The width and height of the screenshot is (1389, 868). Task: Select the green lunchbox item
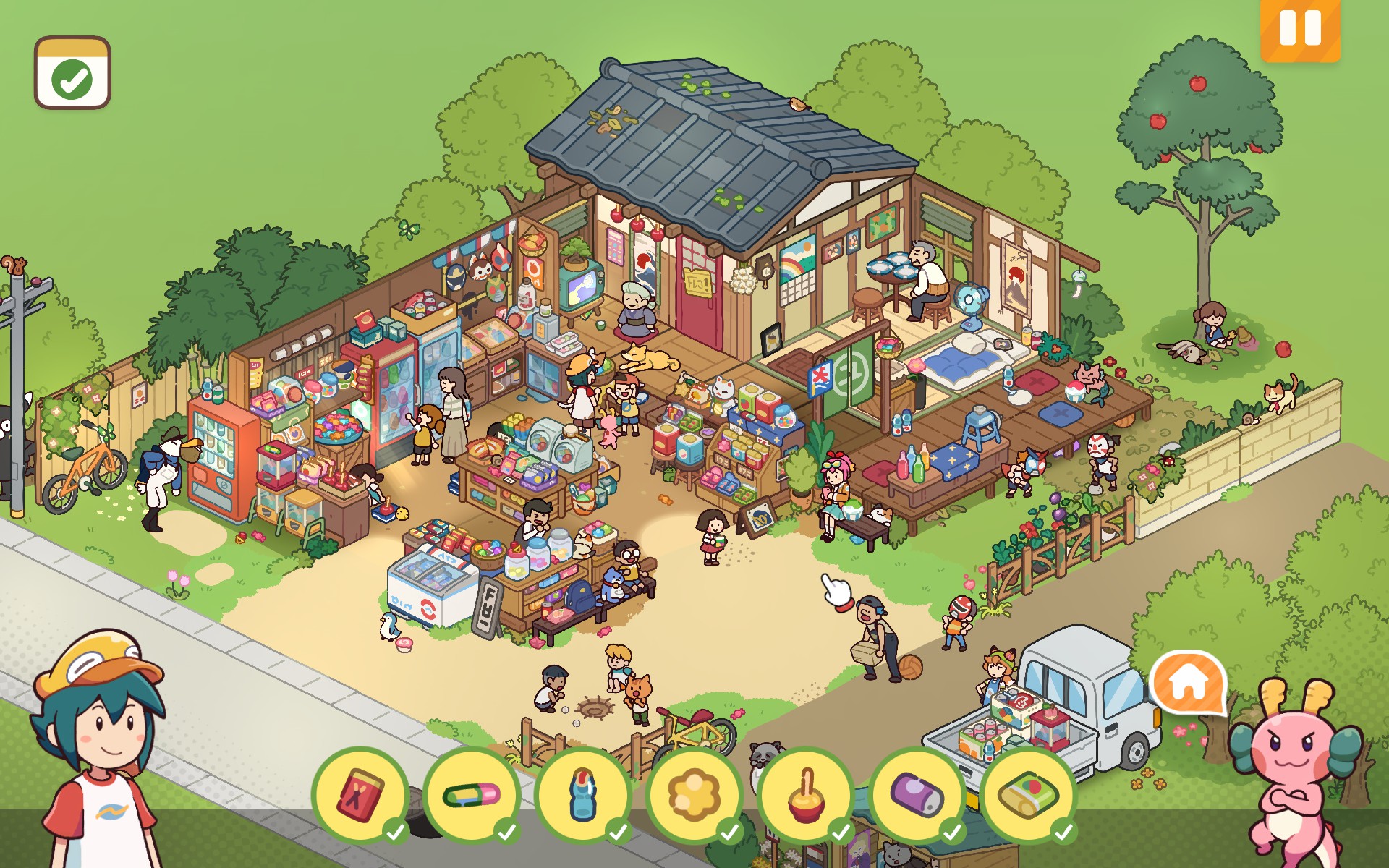1029,795
